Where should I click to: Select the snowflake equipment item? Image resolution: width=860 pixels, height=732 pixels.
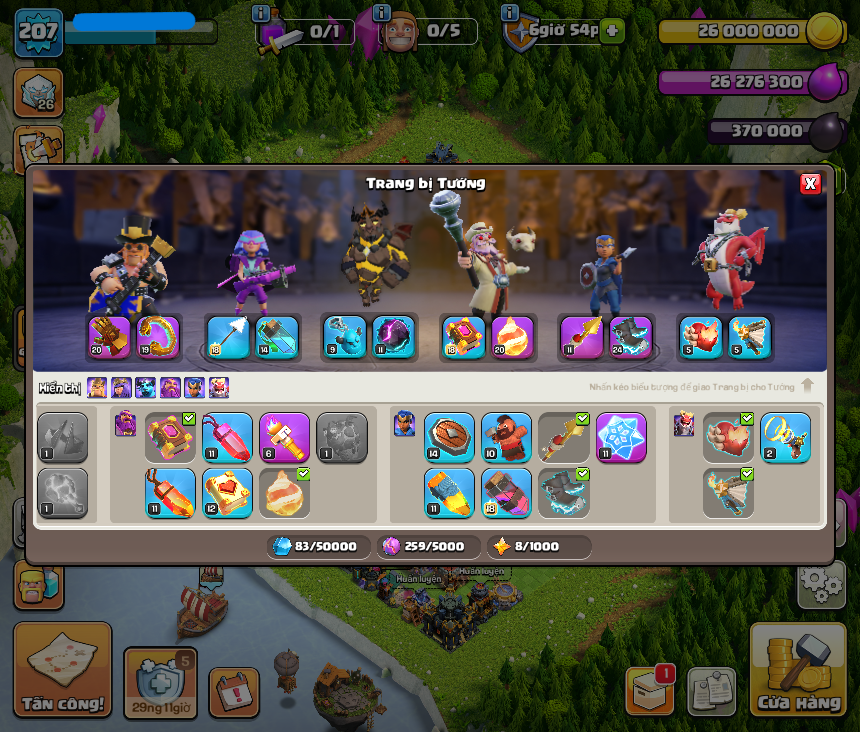621,437
